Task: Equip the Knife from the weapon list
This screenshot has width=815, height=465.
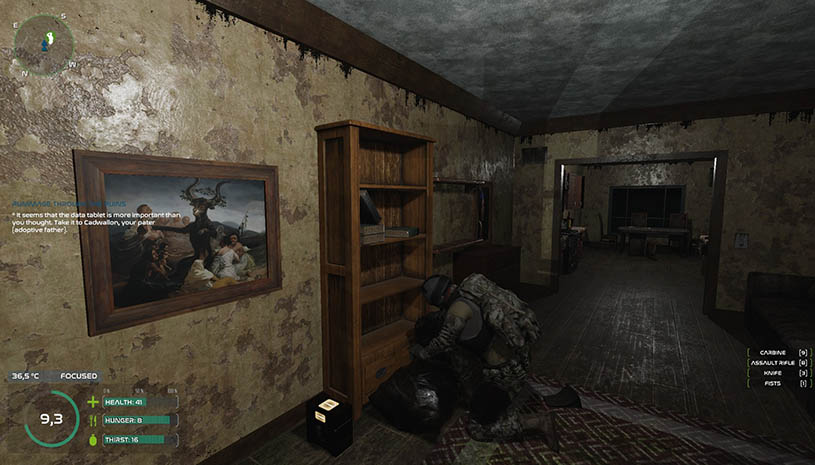Action: (779, 372)
